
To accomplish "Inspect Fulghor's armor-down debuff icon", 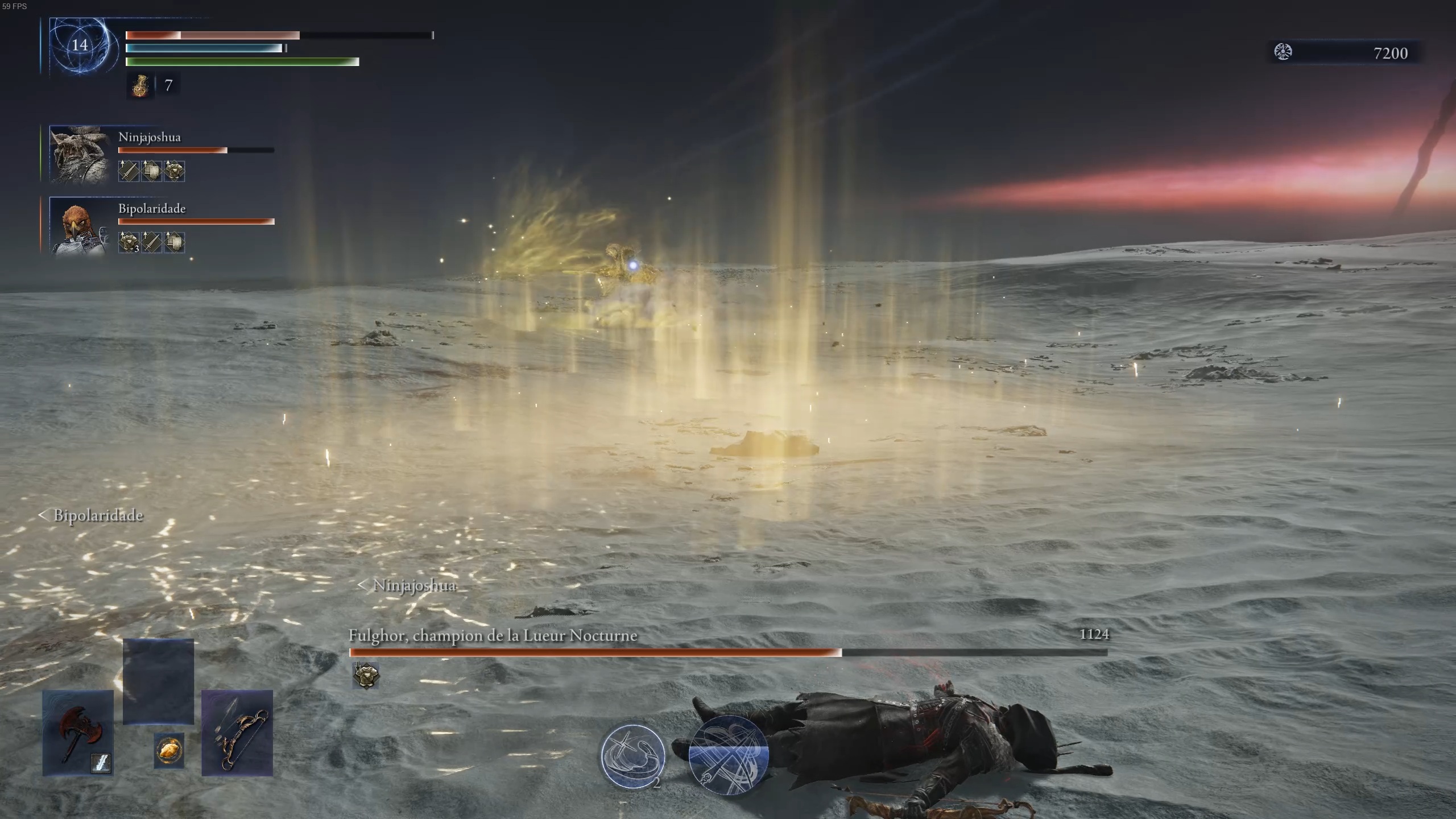I will coord(365,676).
